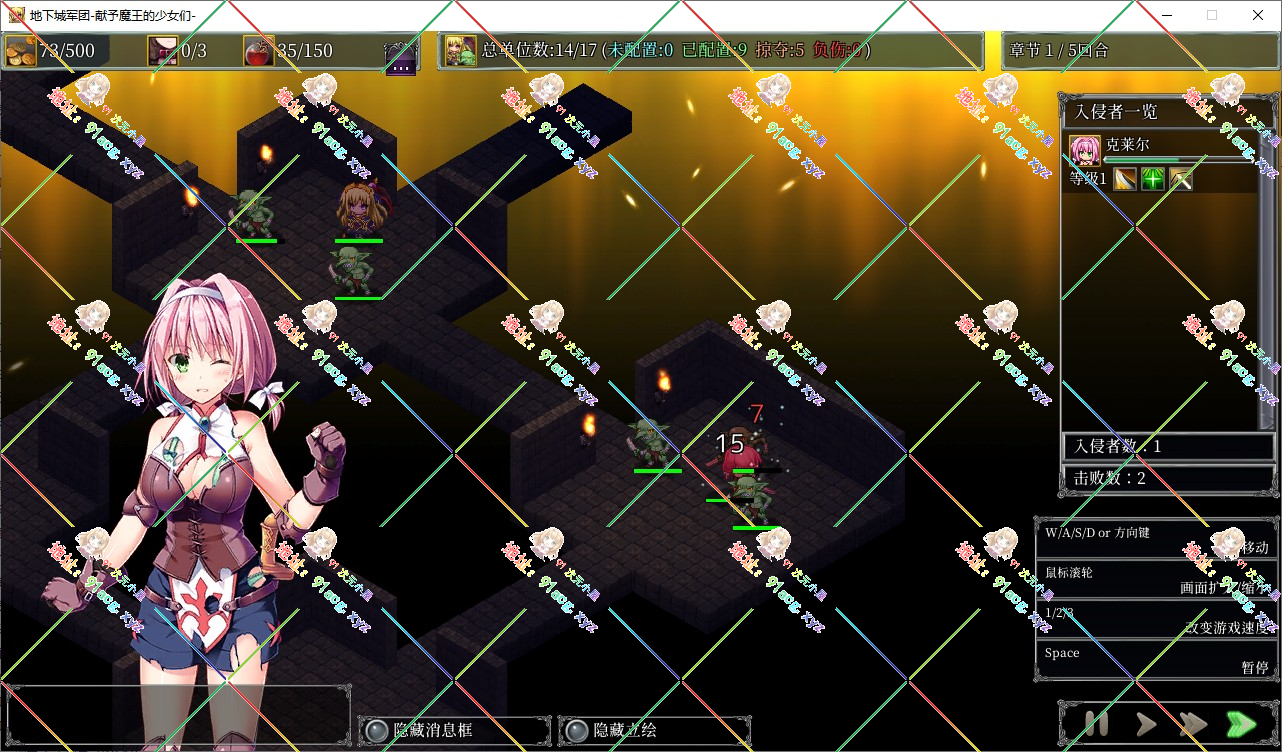Select the green triple-arrow fastest speed

pos(1241,723)
